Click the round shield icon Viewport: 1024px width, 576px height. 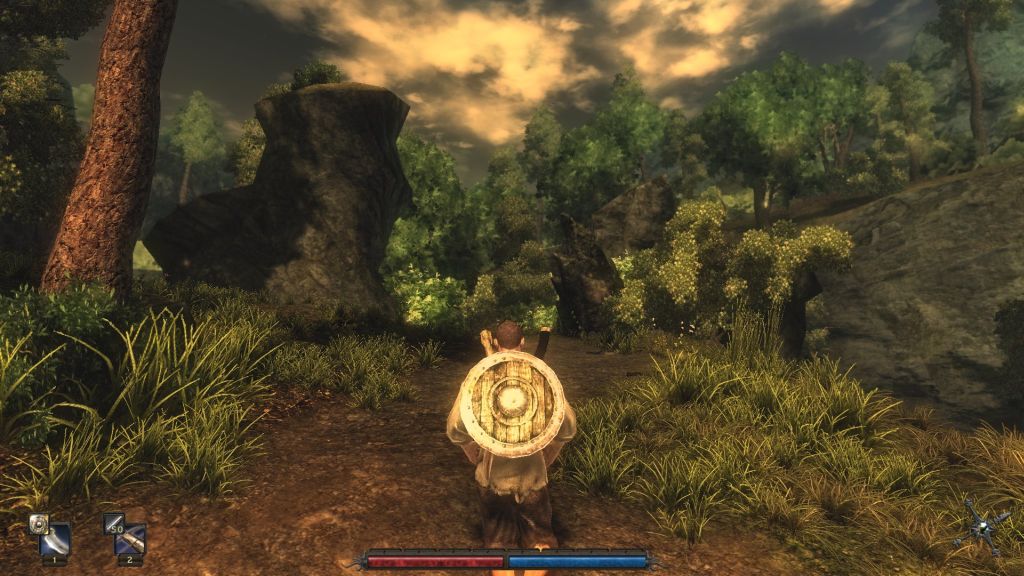pos(38,522)
